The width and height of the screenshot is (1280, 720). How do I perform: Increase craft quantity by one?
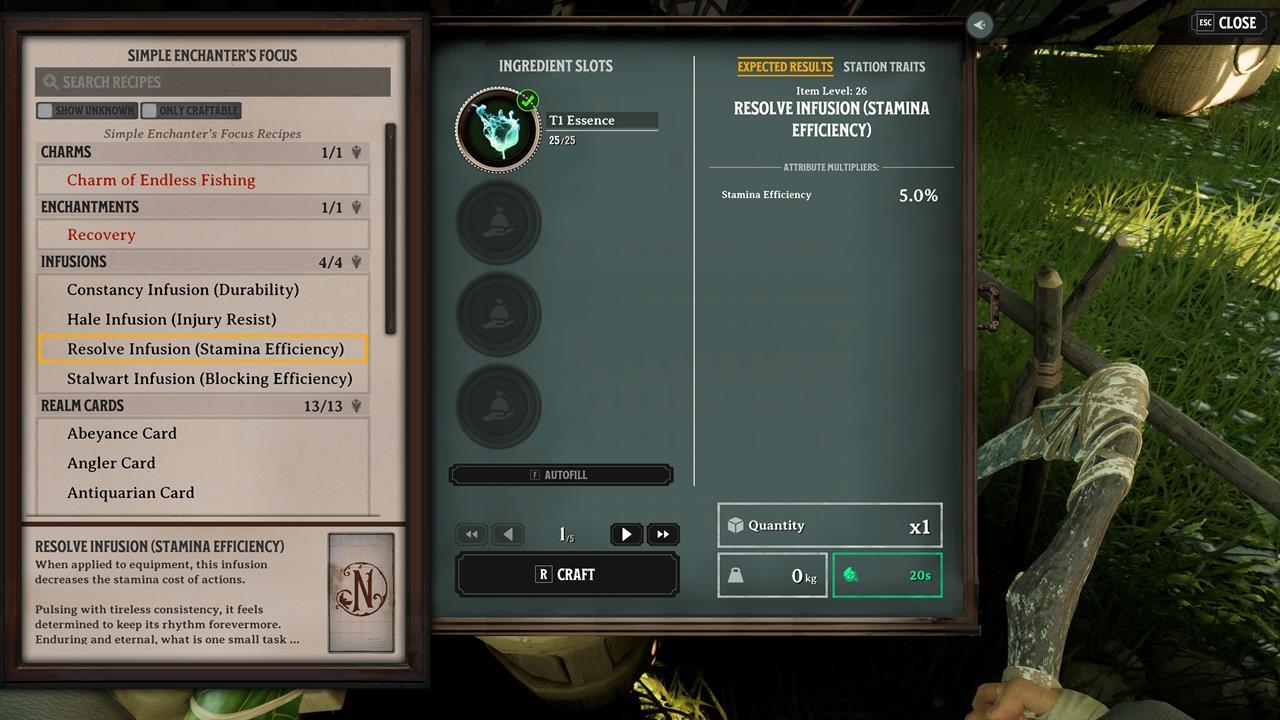pyautogui.click(x=626, y=535)
